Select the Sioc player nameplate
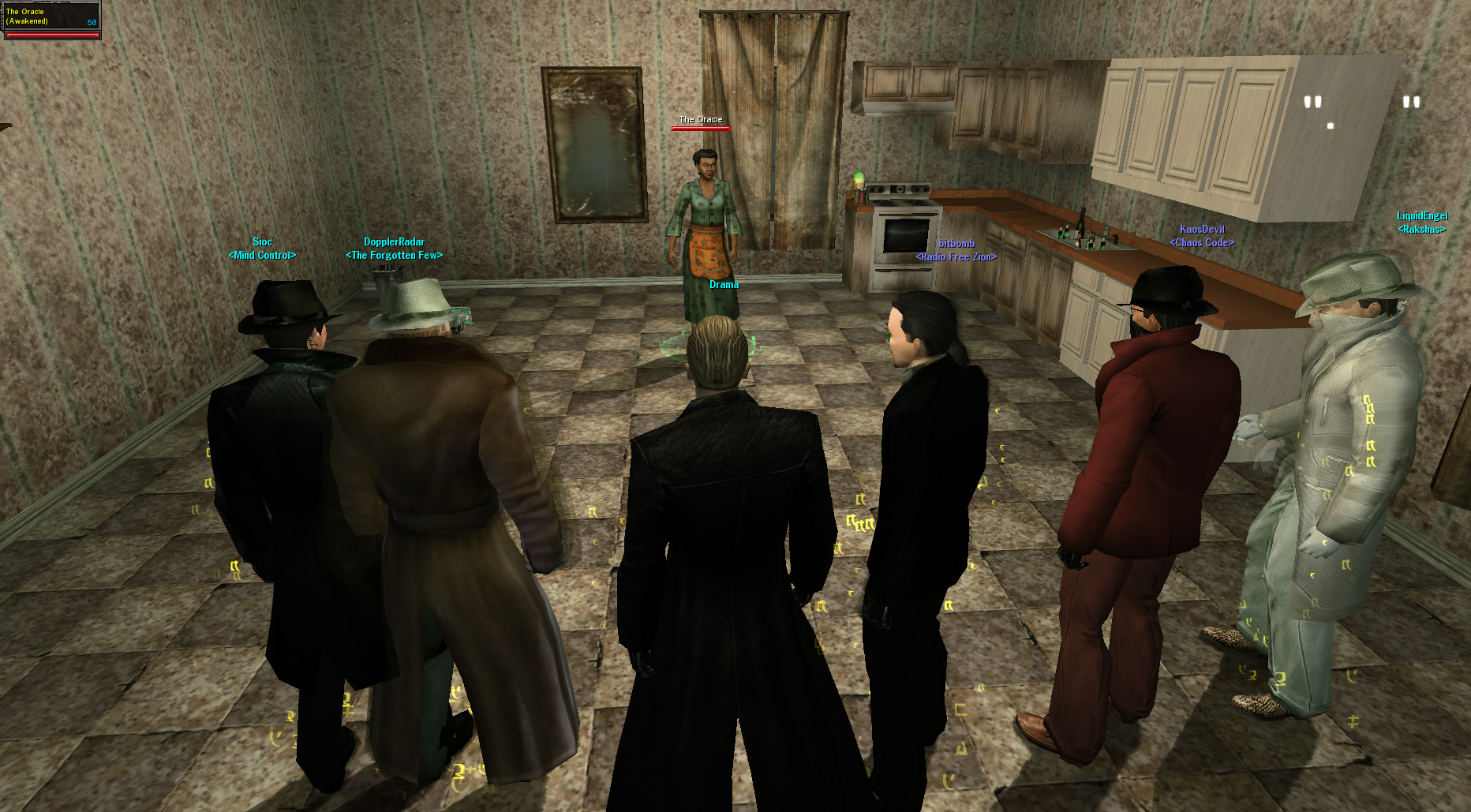This screenshot has height=812, width=1471. tap(262, 242)
